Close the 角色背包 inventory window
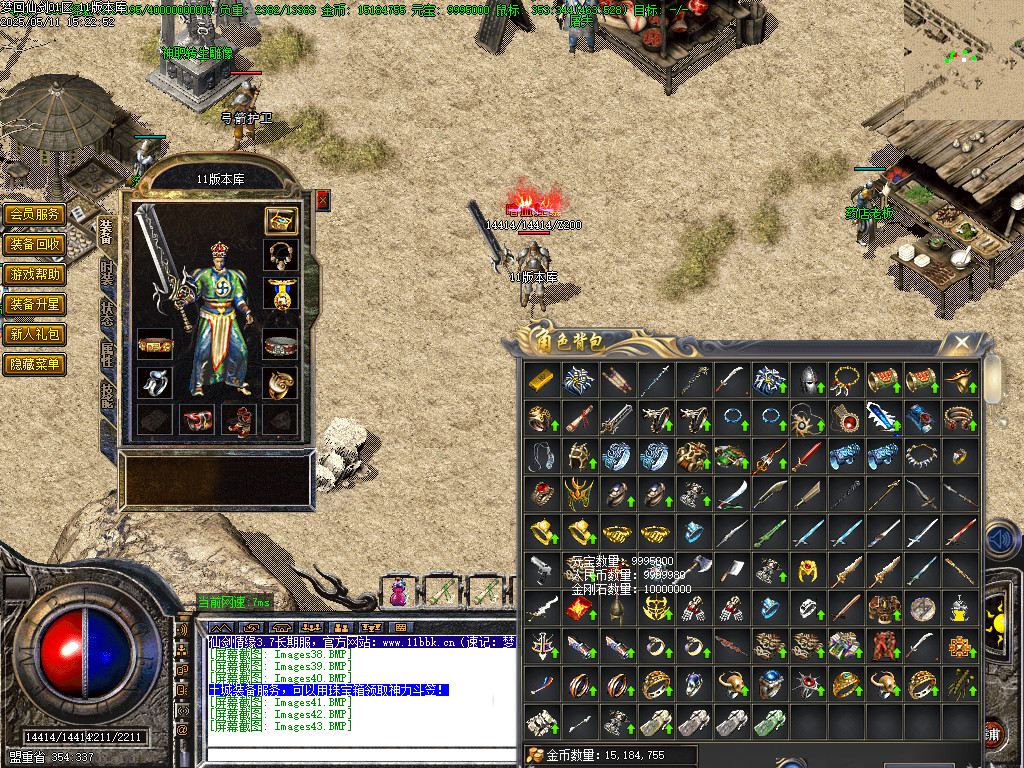1024x768 pixels. coord(962,343)
